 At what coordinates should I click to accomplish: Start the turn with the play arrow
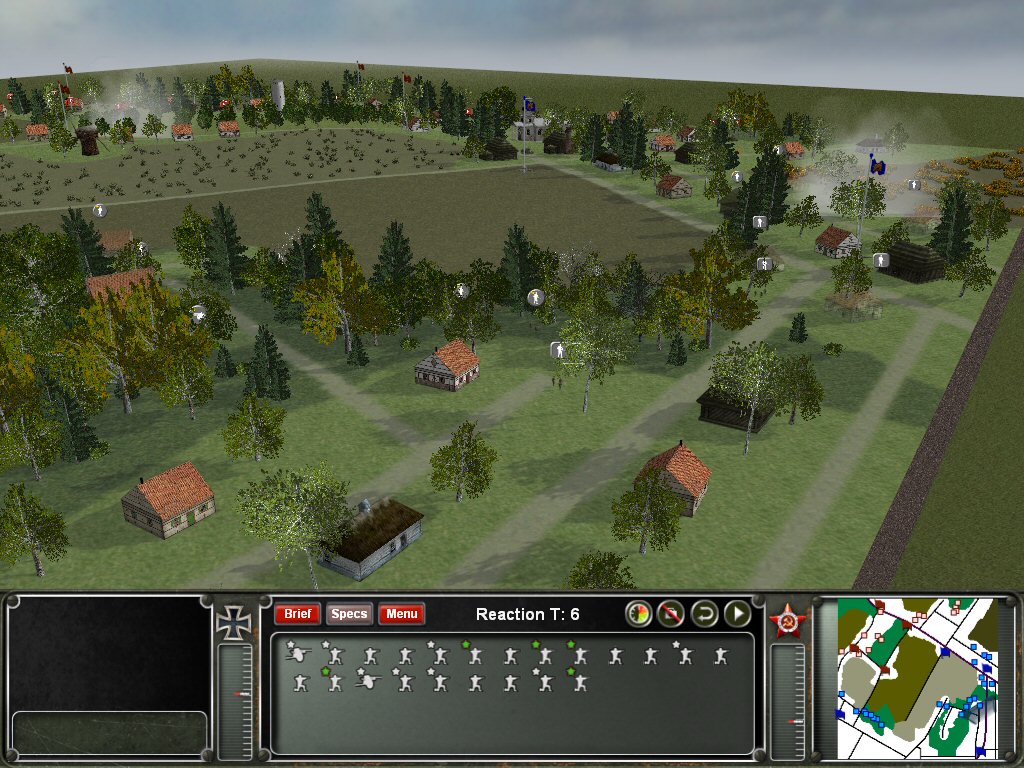point(738,614)
